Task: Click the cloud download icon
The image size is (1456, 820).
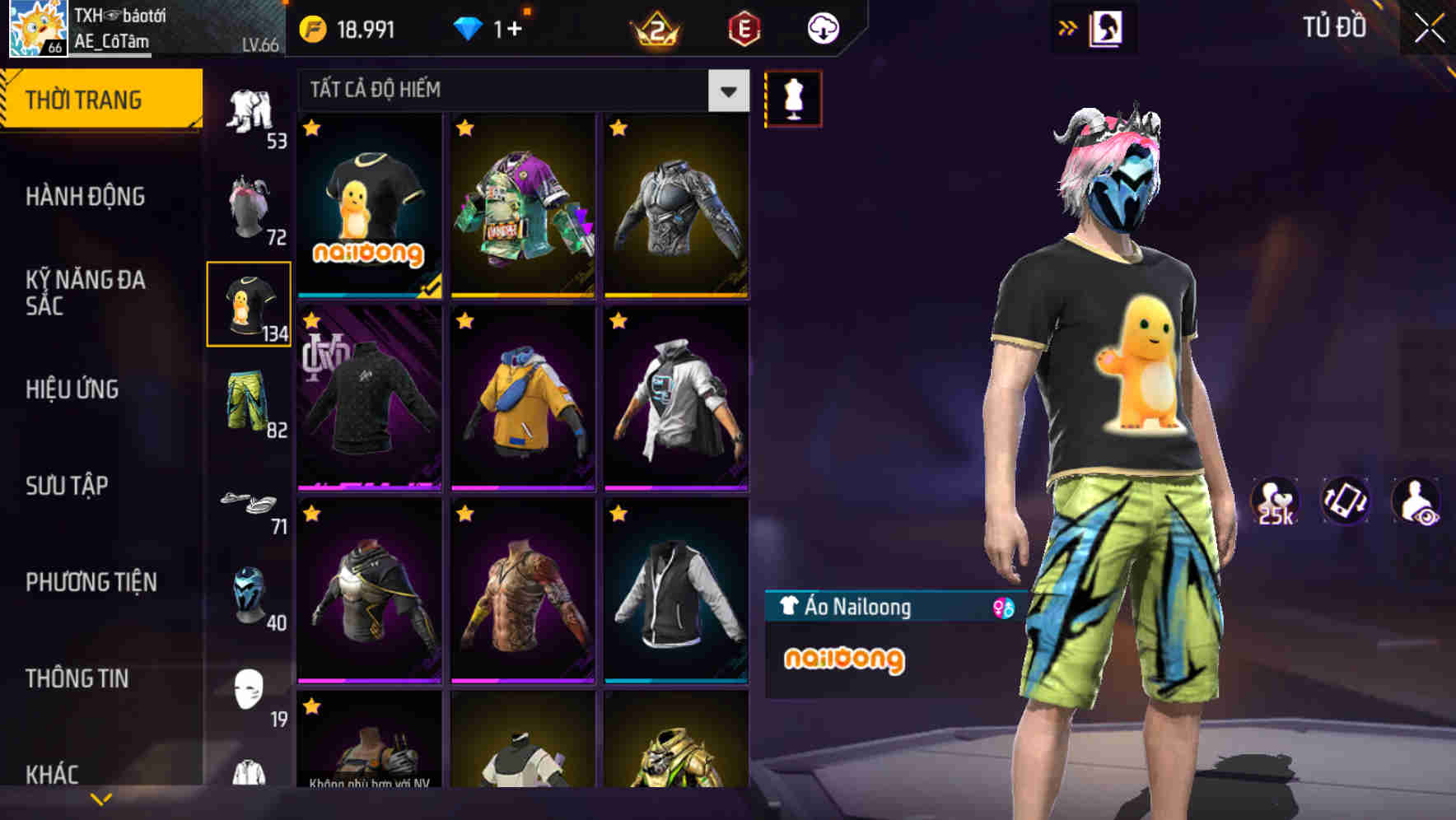Action: pyautogui.click(x=822, y=27)
